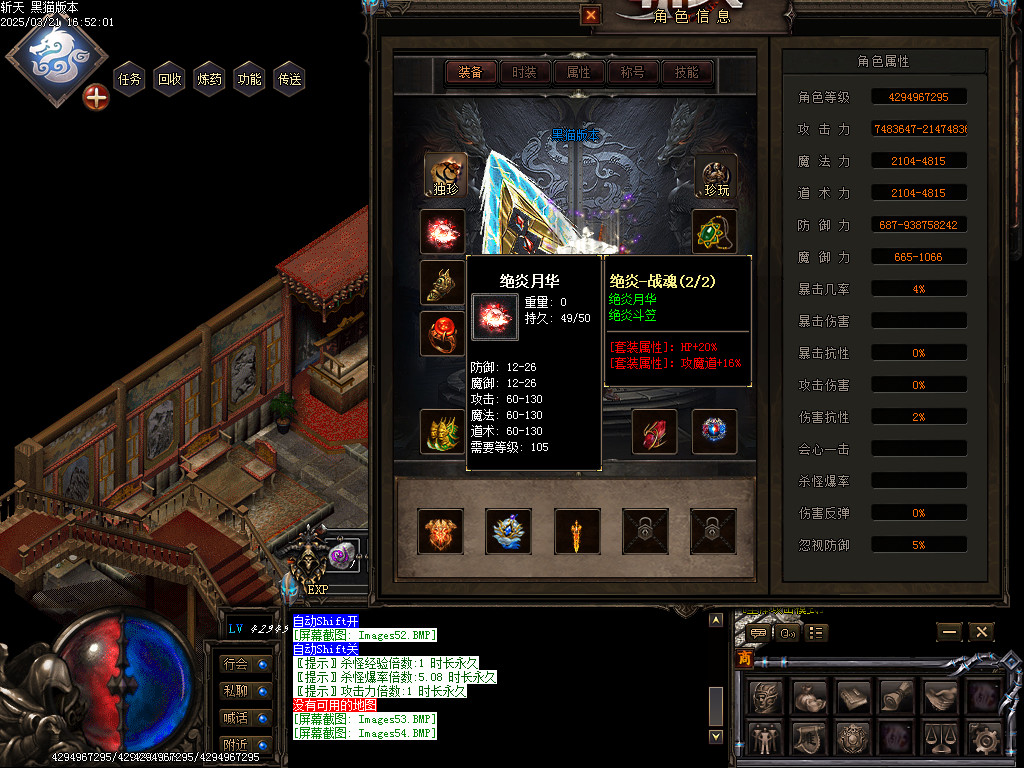Select the red orb ring slot
Image resolution: width=1024 pixels, height=768 pixels.
tap(442, 333)
